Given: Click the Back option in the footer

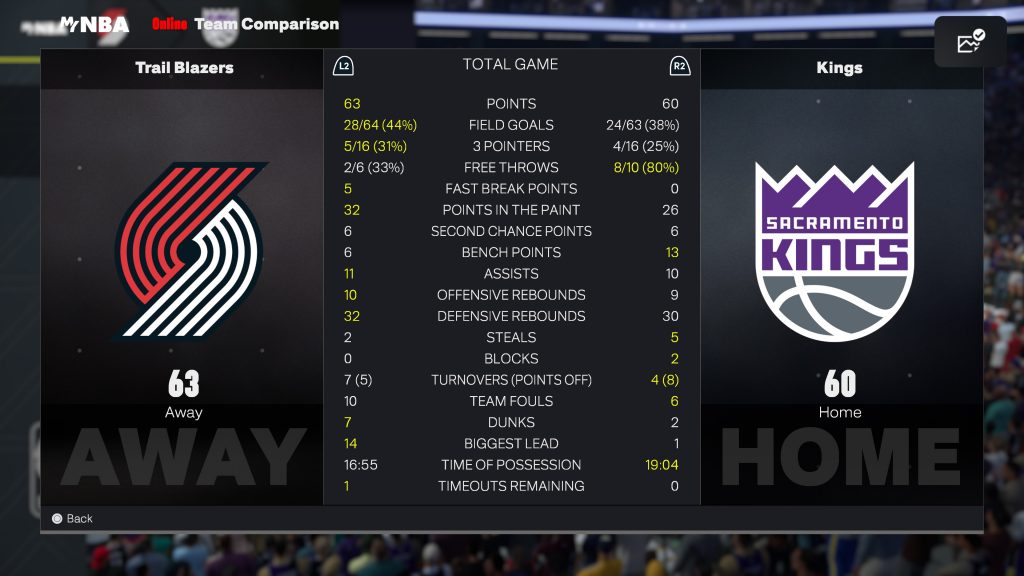Looking at the screenshot, I should click(x=72, y=518).
